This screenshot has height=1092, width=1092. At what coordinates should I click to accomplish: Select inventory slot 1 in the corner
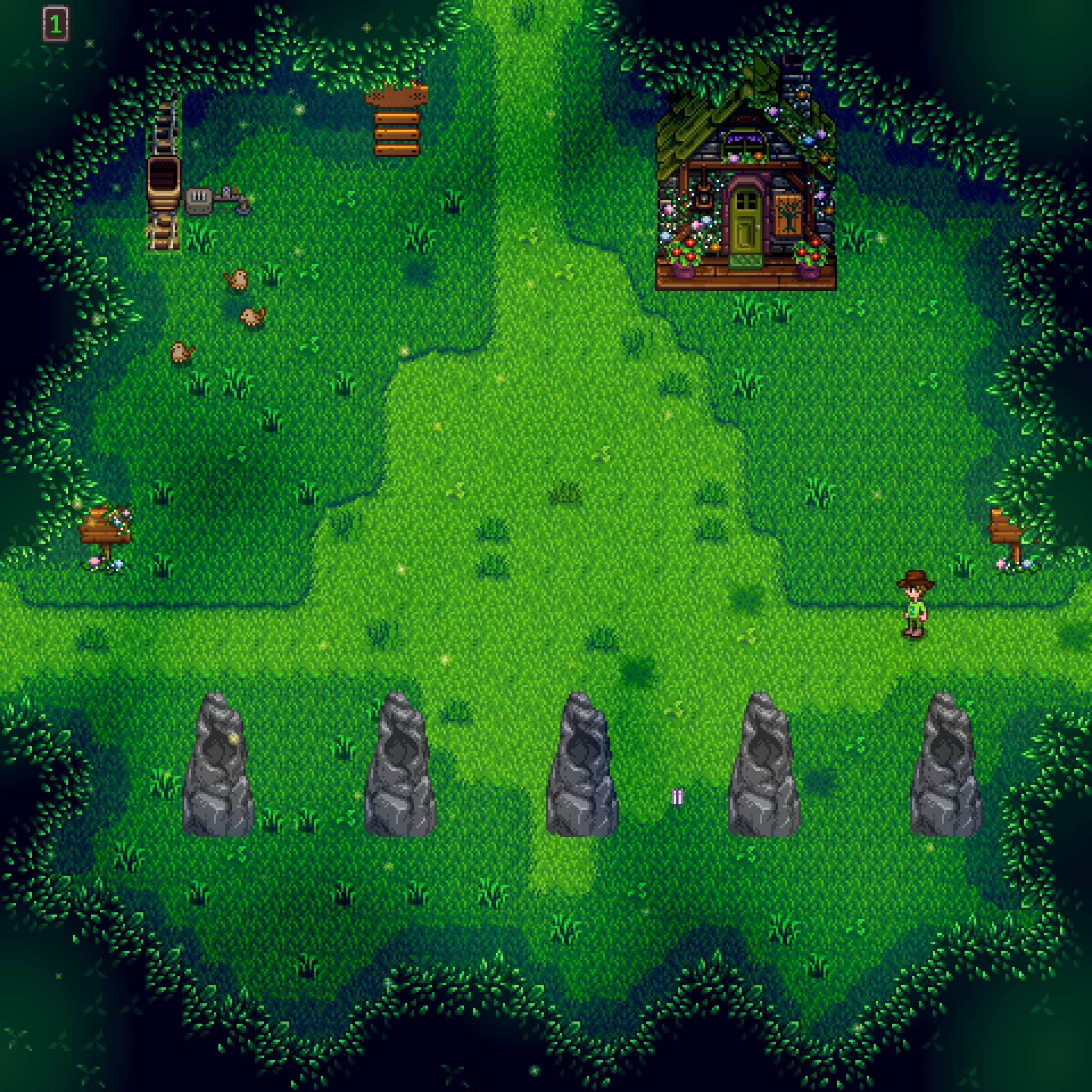tap(57, 24)
